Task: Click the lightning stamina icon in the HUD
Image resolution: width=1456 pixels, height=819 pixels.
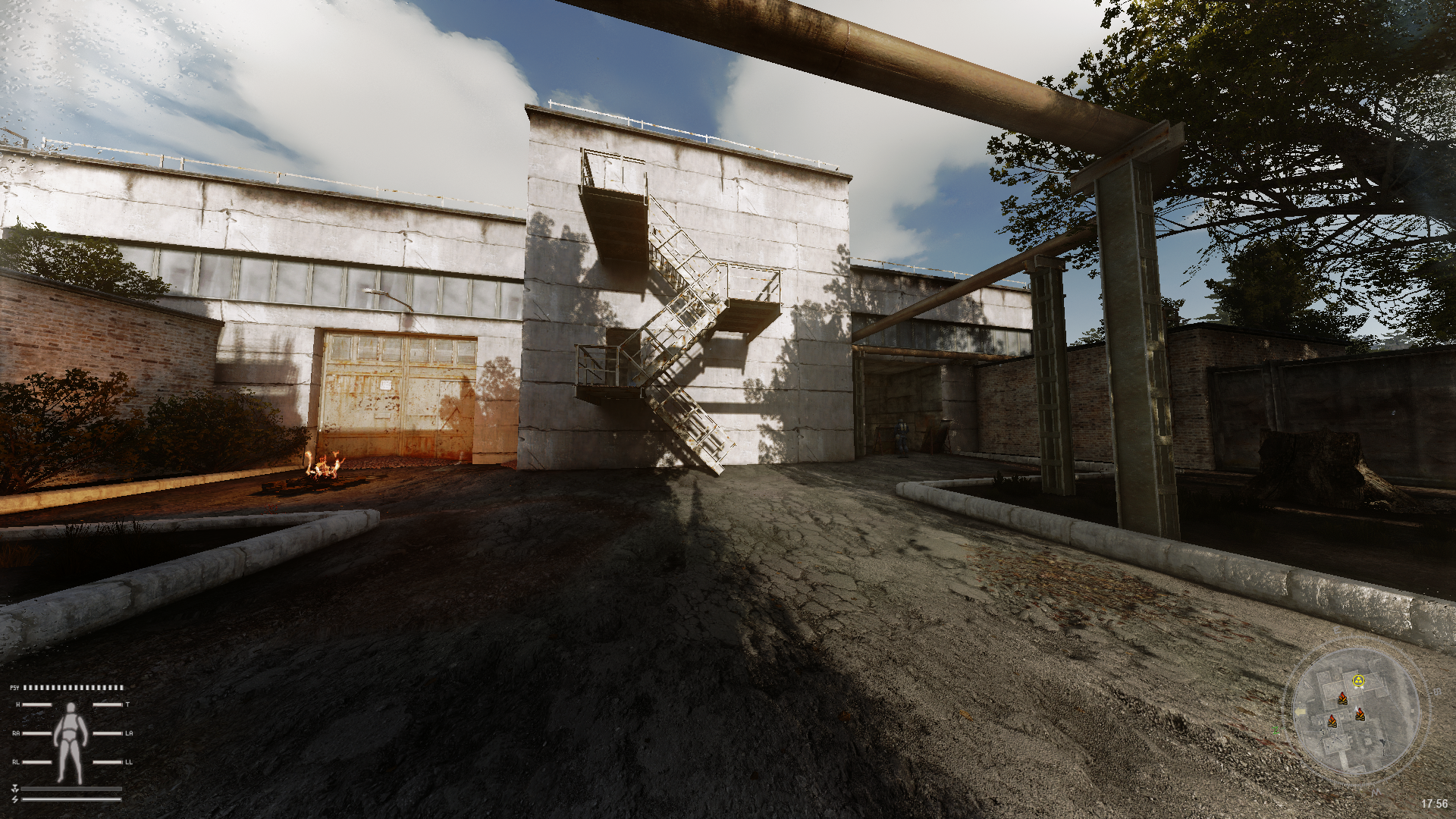Action: (x=15, y=799)
